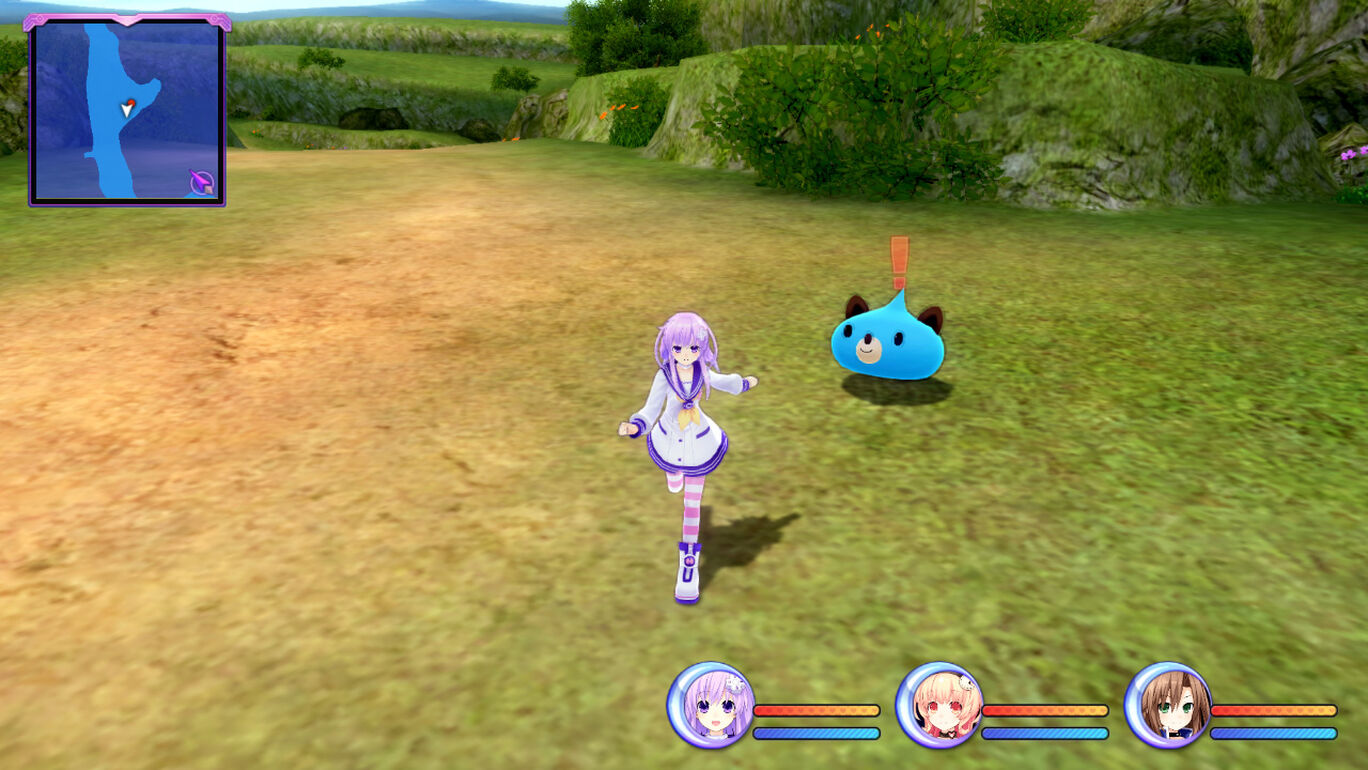
Task: Select the brown-haired party member portrait
Action: (x=1167, y=705)
